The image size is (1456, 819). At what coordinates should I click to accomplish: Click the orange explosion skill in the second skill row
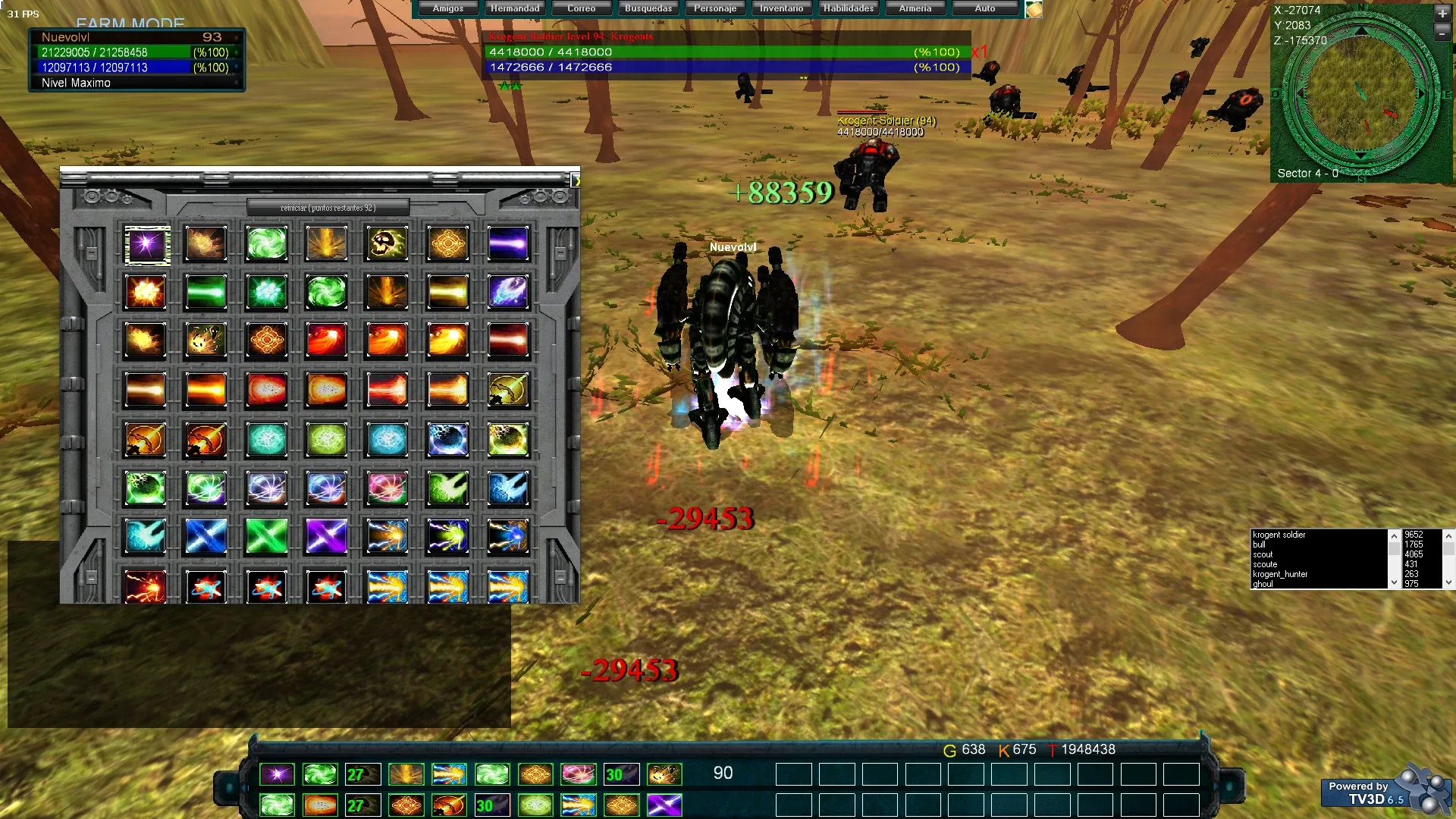point(146,292)
